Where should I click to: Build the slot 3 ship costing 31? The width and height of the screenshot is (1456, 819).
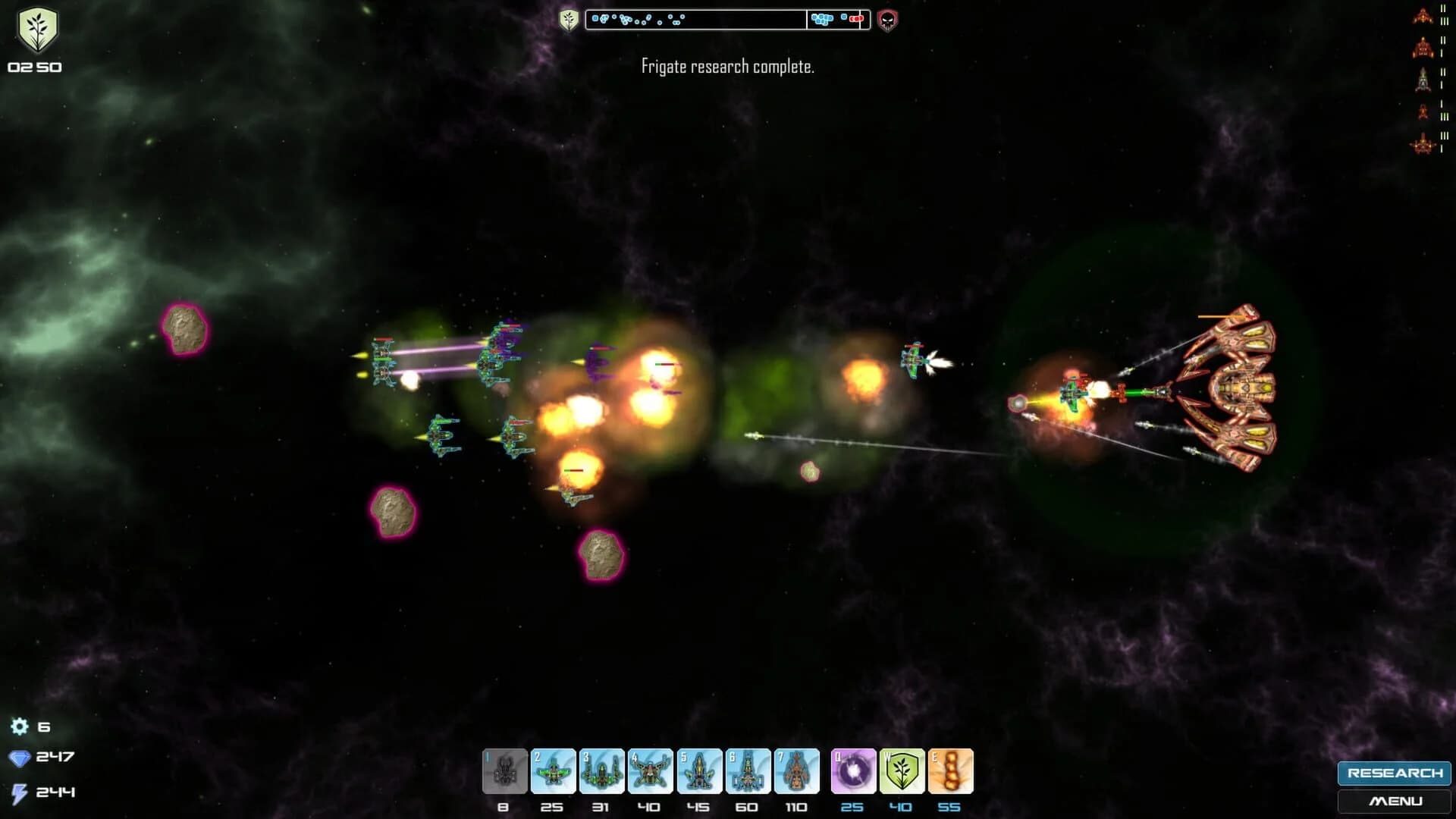(603, 770)
